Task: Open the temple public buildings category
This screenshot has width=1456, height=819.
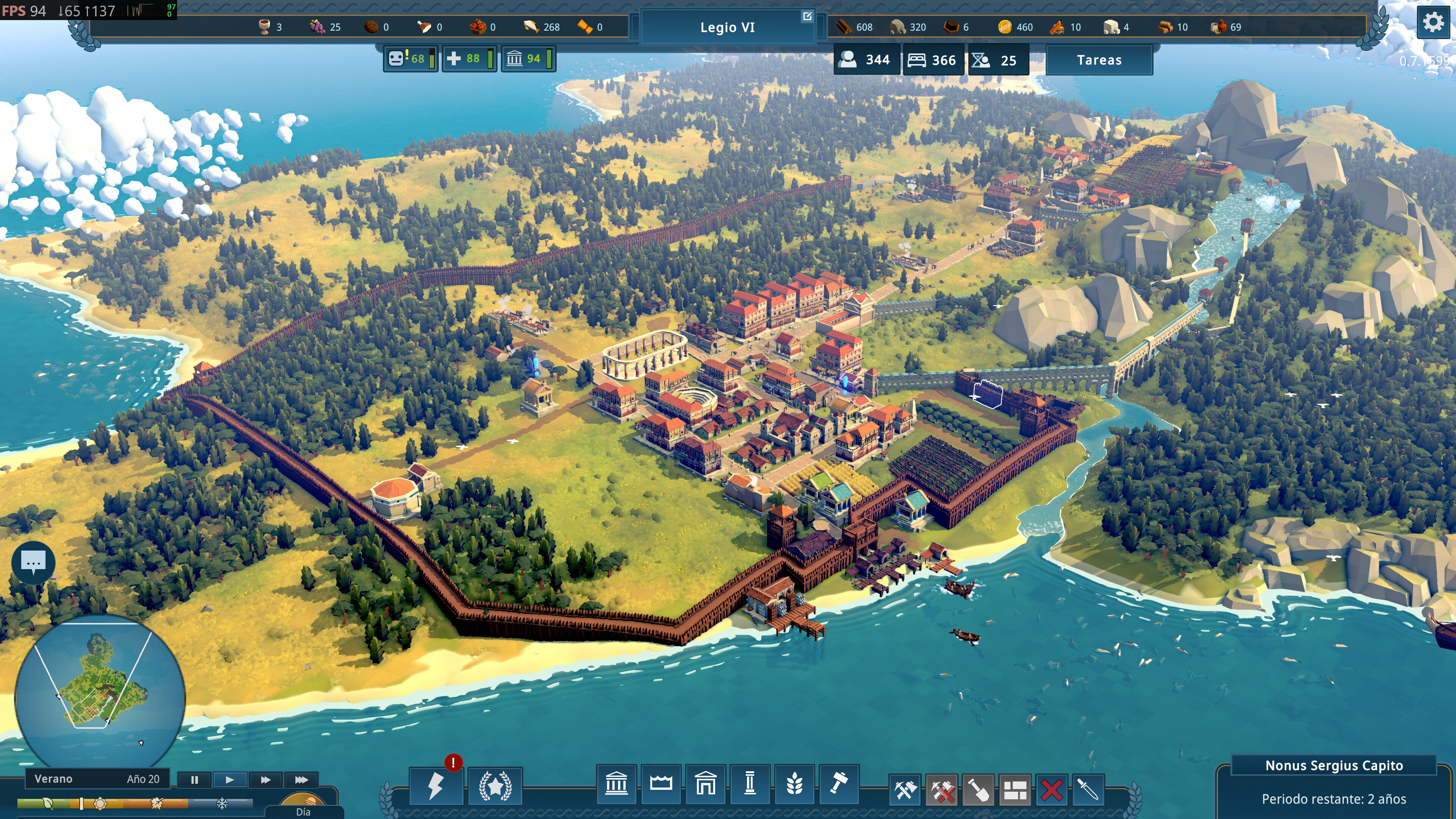Action: pos(616,784)
